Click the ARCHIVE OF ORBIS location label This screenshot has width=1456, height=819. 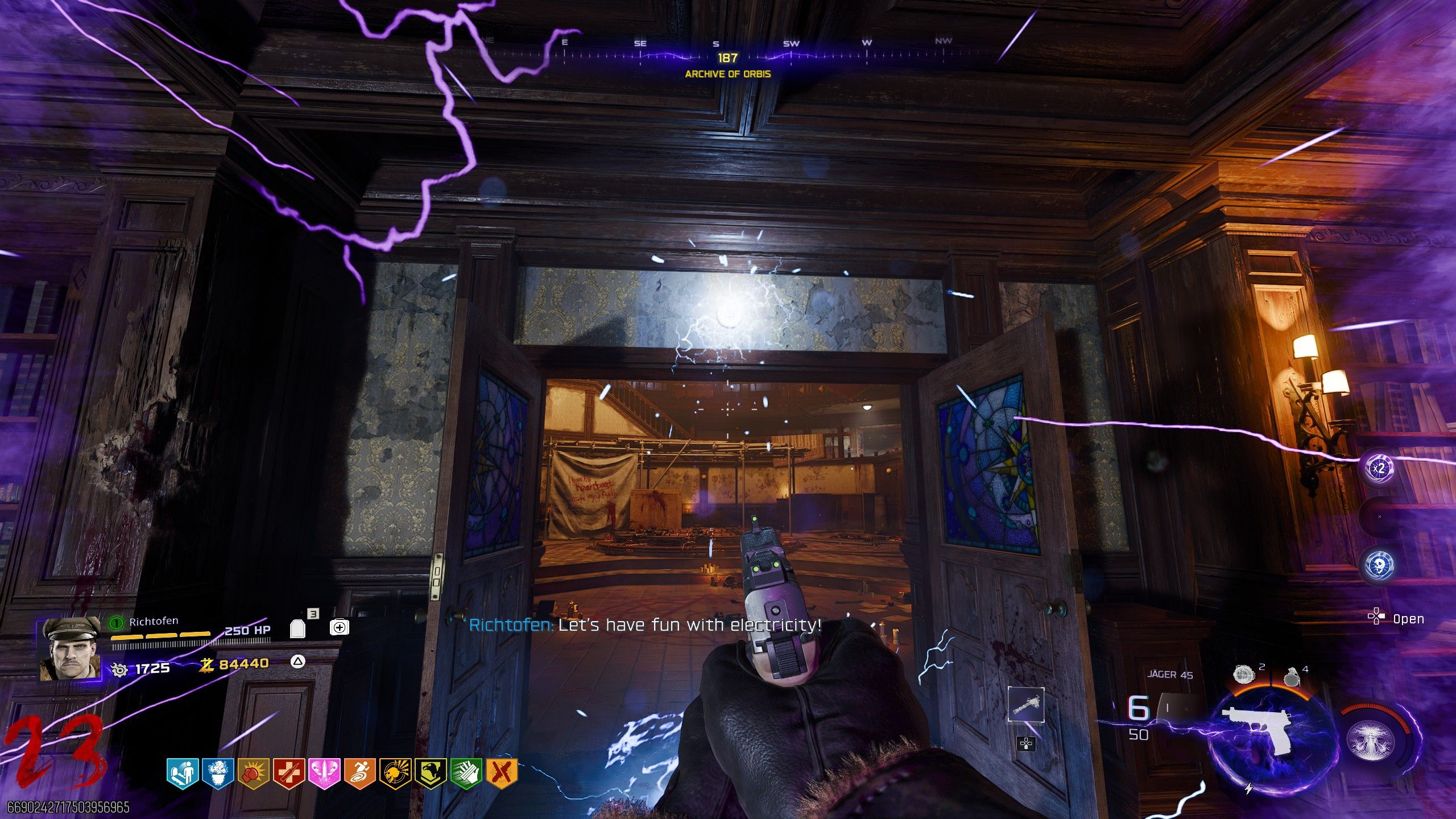(727, 74)
